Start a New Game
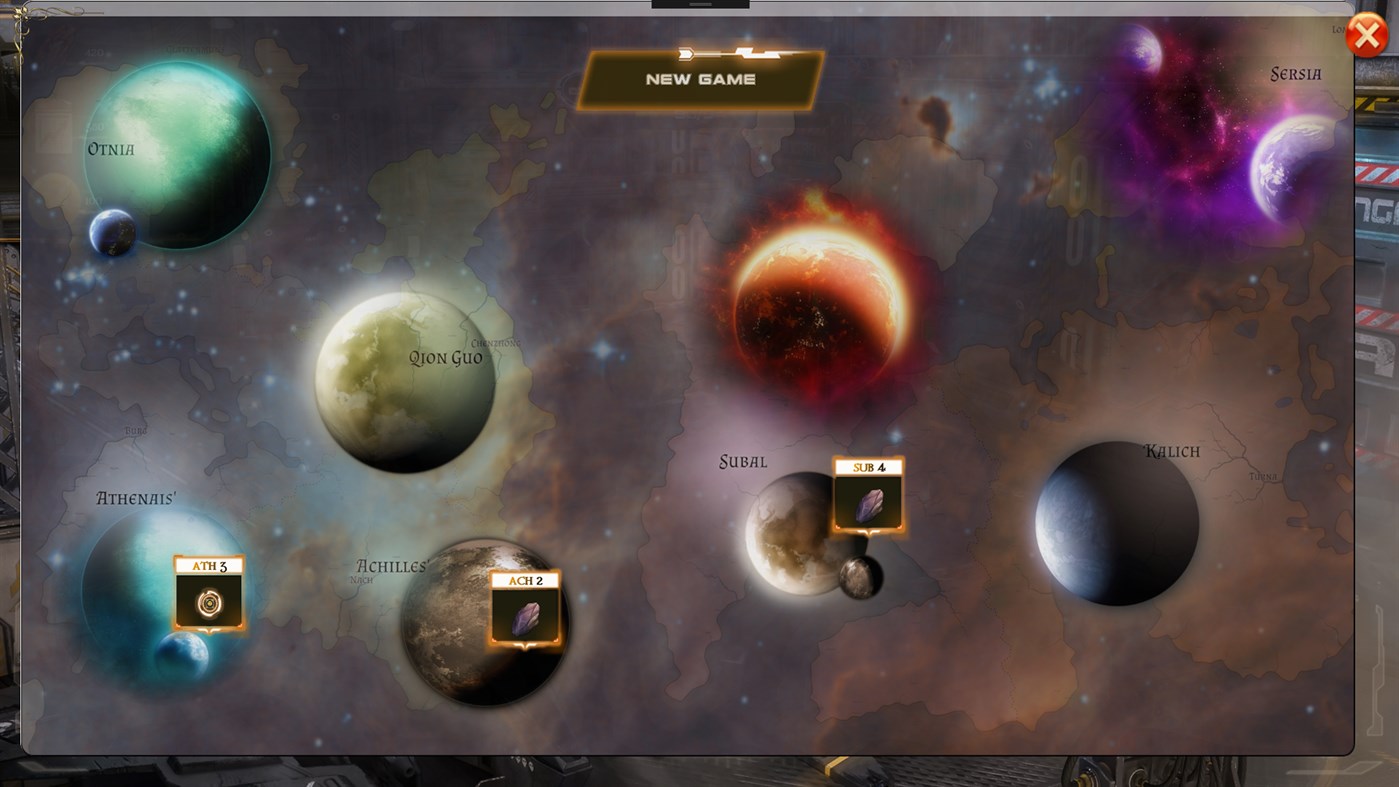 [700, 79]
